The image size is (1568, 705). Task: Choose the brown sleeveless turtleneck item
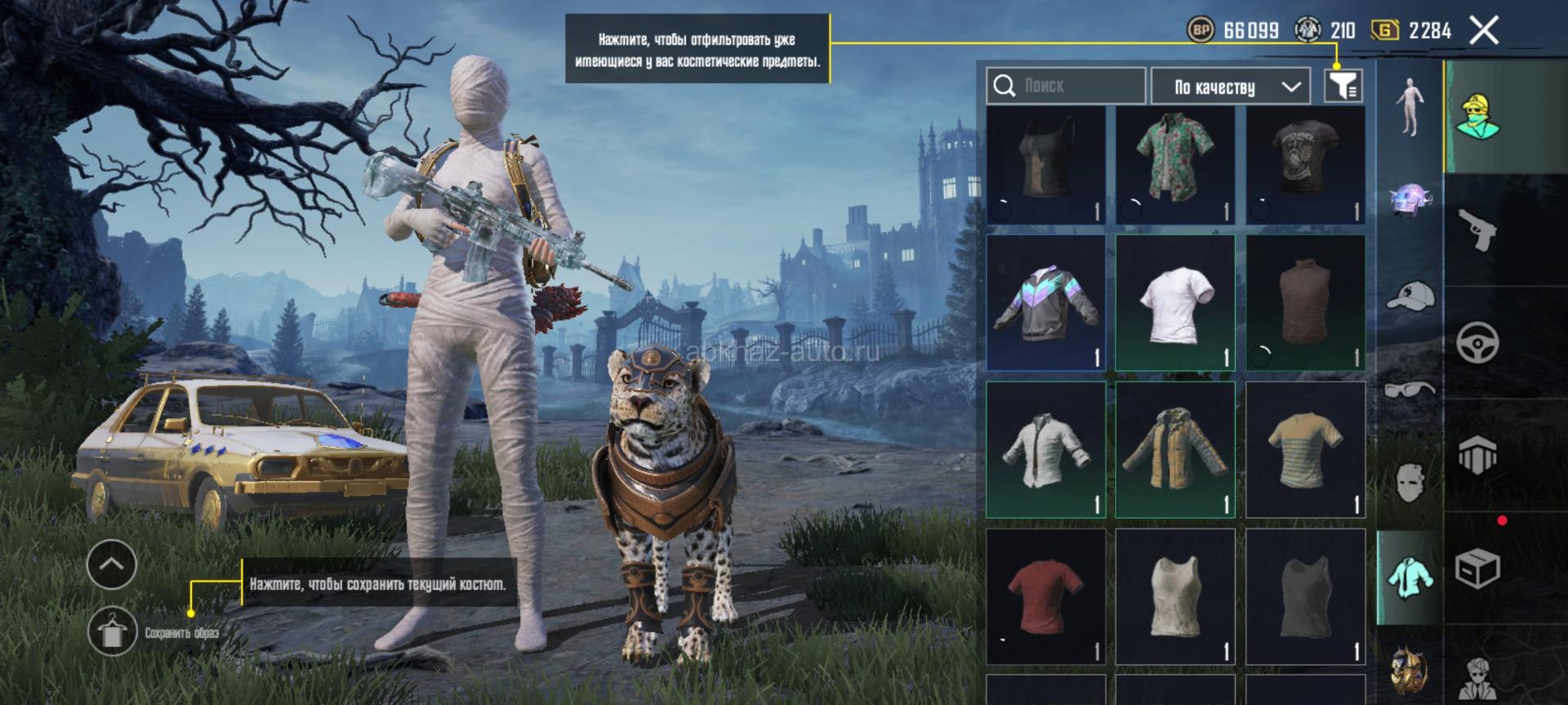pyautogui.click(x=1305, y=302)
